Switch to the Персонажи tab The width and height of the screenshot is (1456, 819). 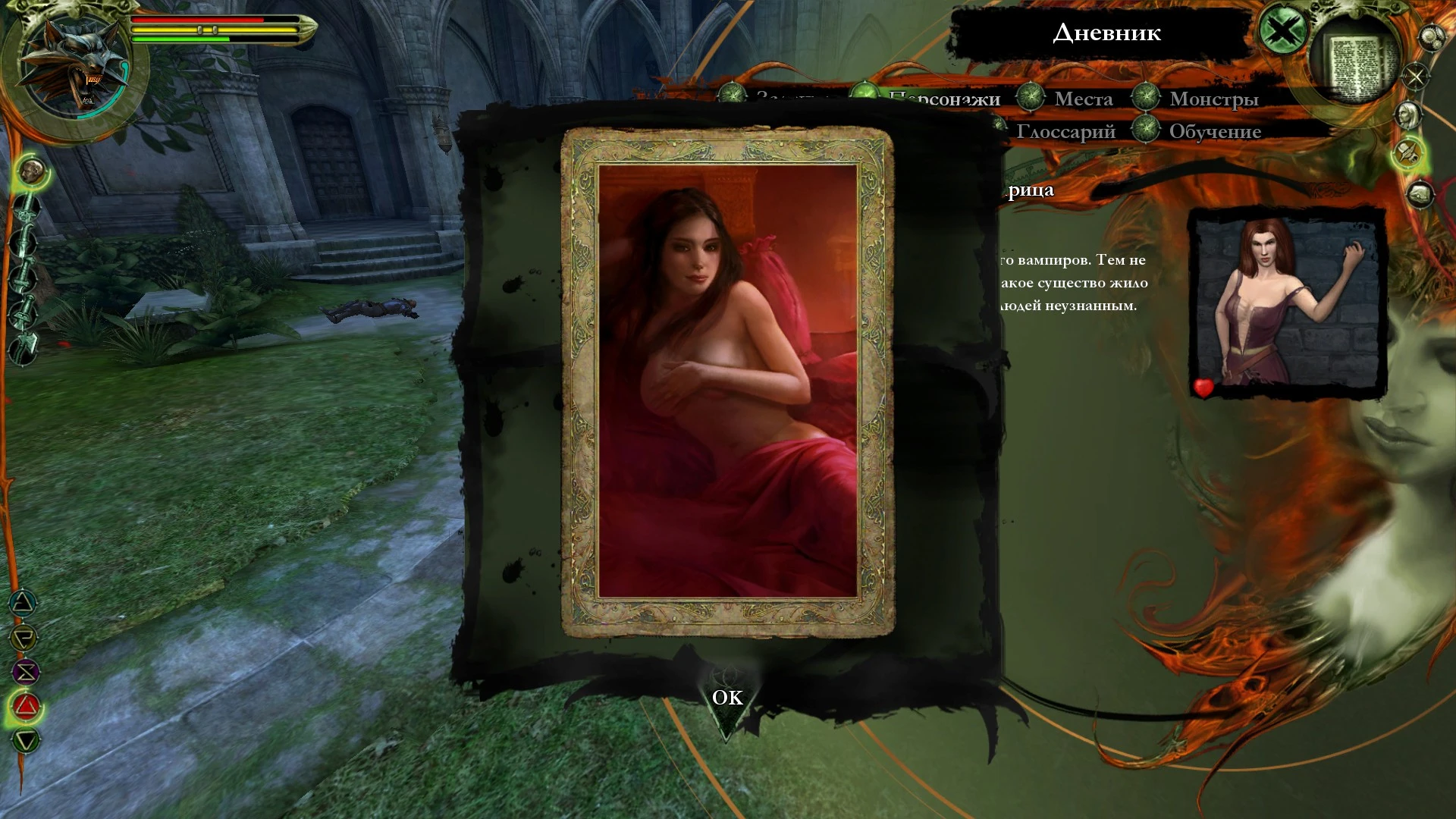click(943, 98)
